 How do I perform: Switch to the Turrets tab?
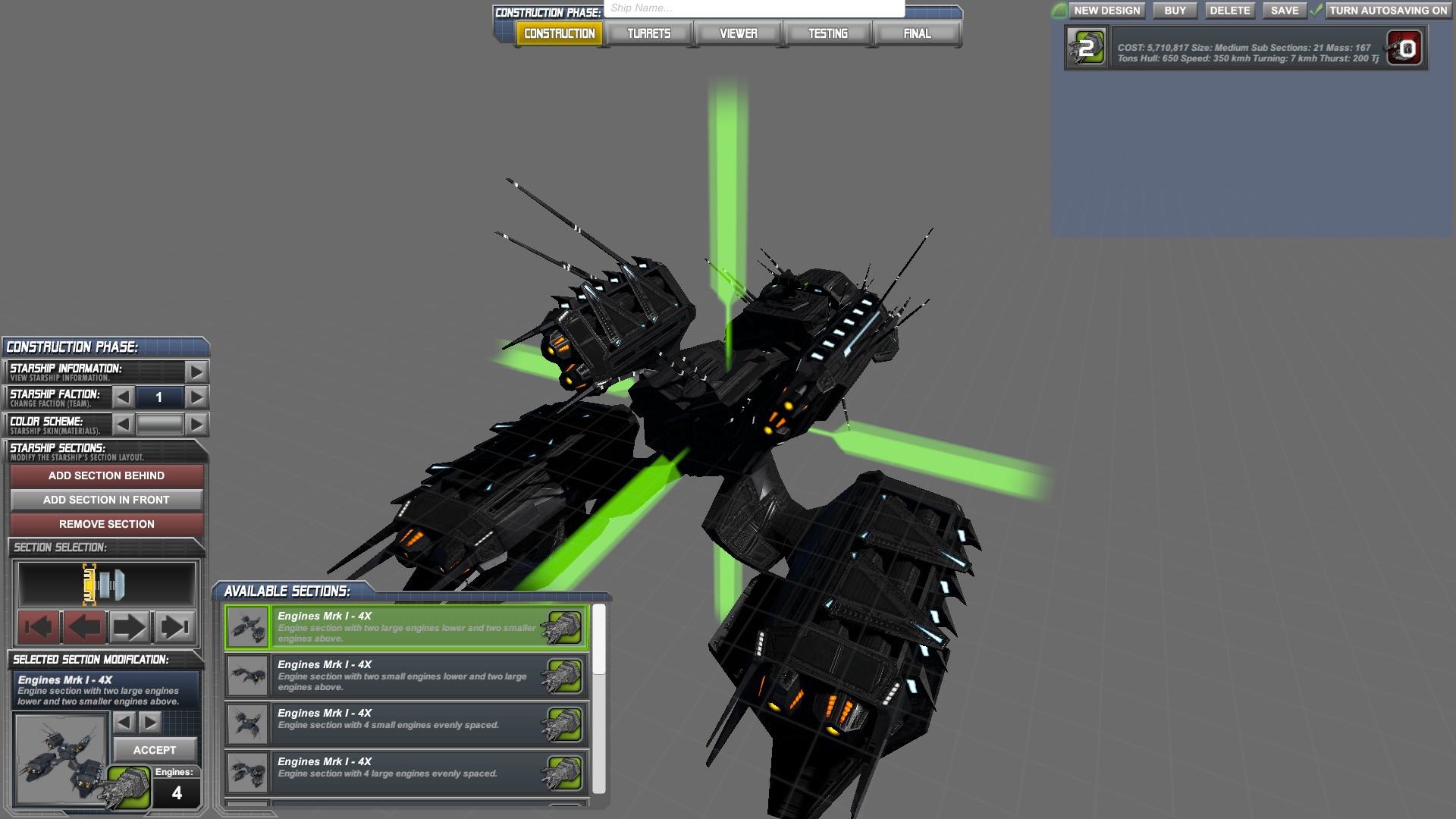click(x=648, y=33)
